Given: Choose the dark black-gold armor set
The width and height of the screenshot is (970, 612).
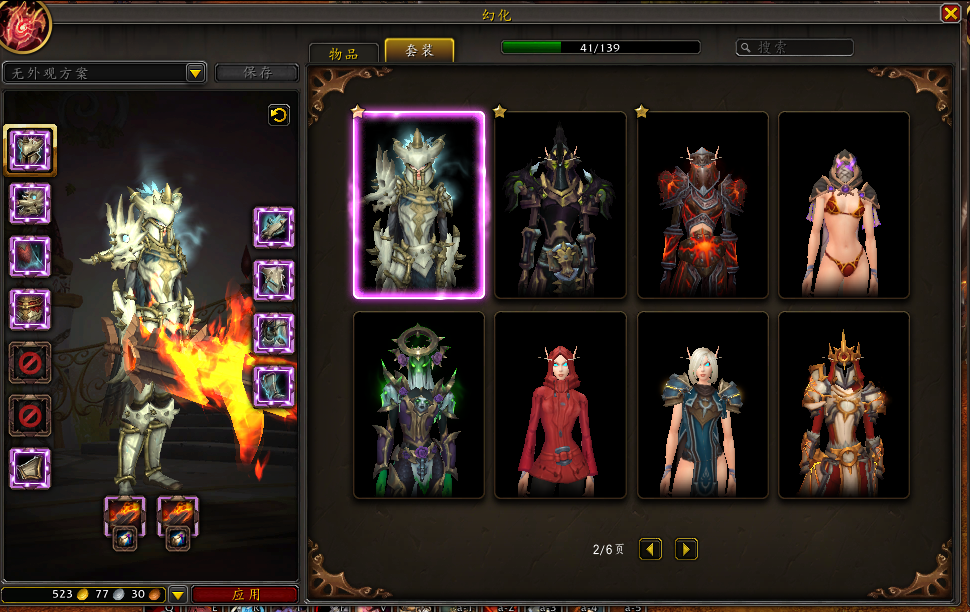Looking at the screenshot, I should [560, 205].
